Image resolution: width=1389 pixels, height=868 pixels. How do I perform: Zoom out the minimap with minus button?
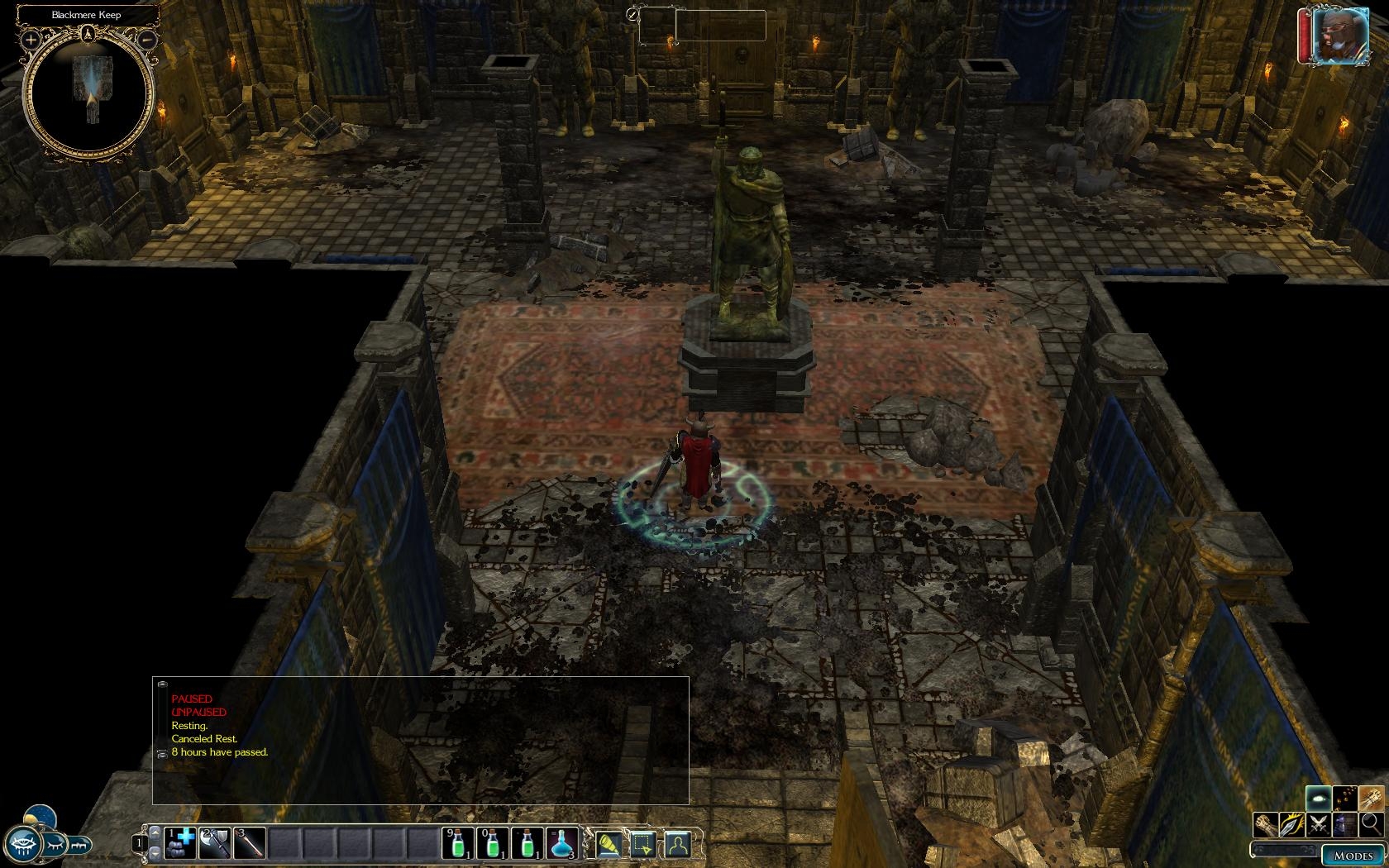(x=146, y=39)
